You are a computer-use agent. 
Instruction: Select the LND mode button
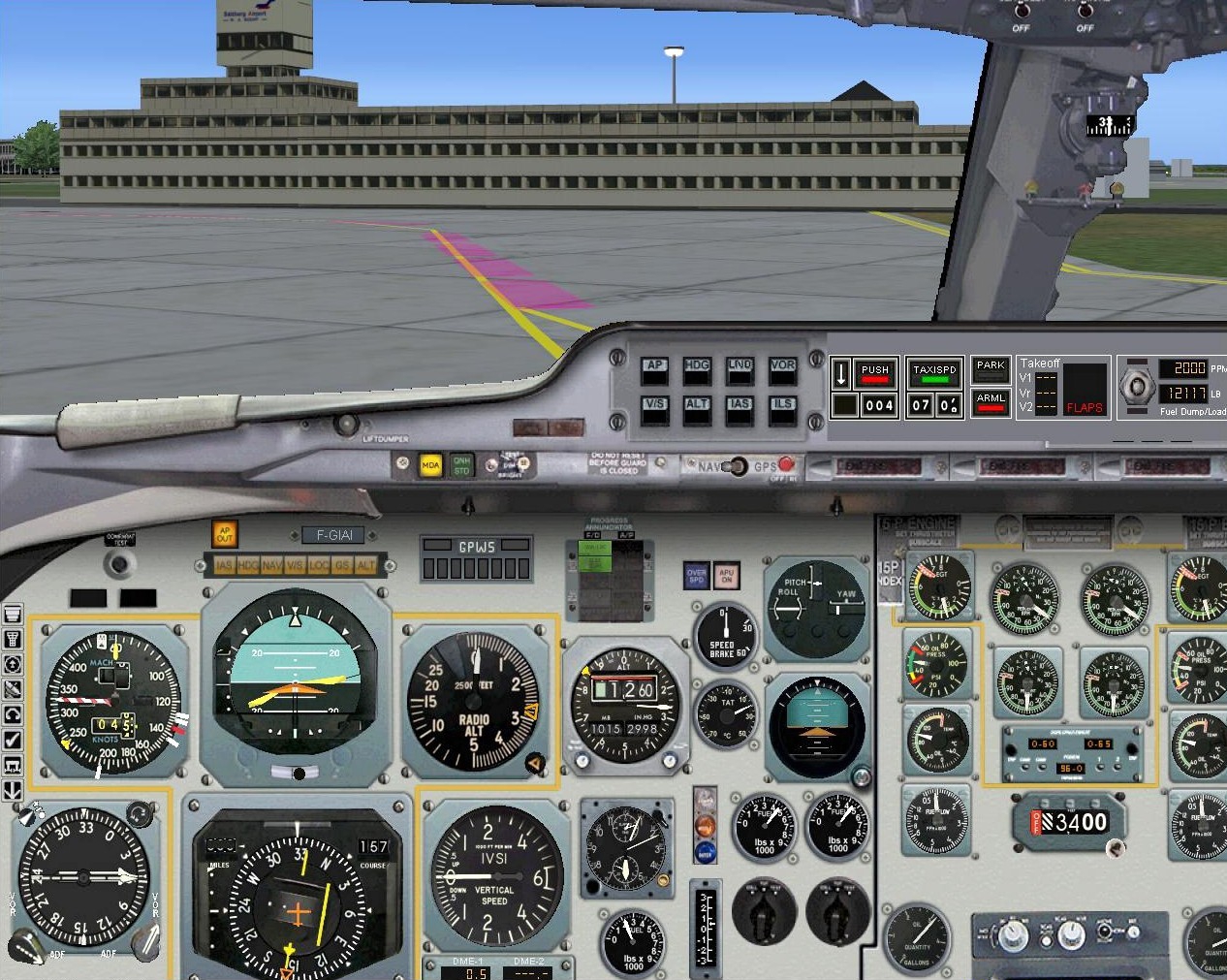(739, 371)
